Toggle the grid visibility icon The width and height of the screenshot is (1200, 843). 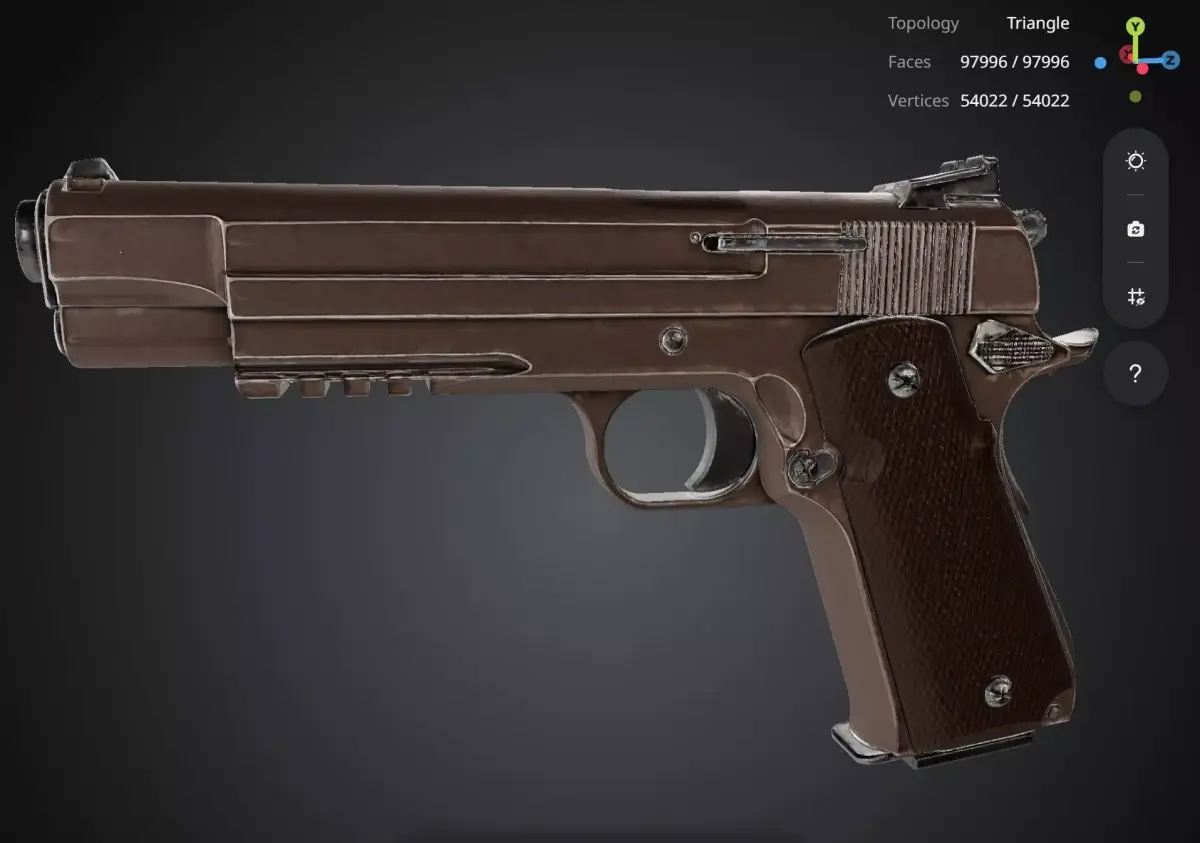point(1135,296)
